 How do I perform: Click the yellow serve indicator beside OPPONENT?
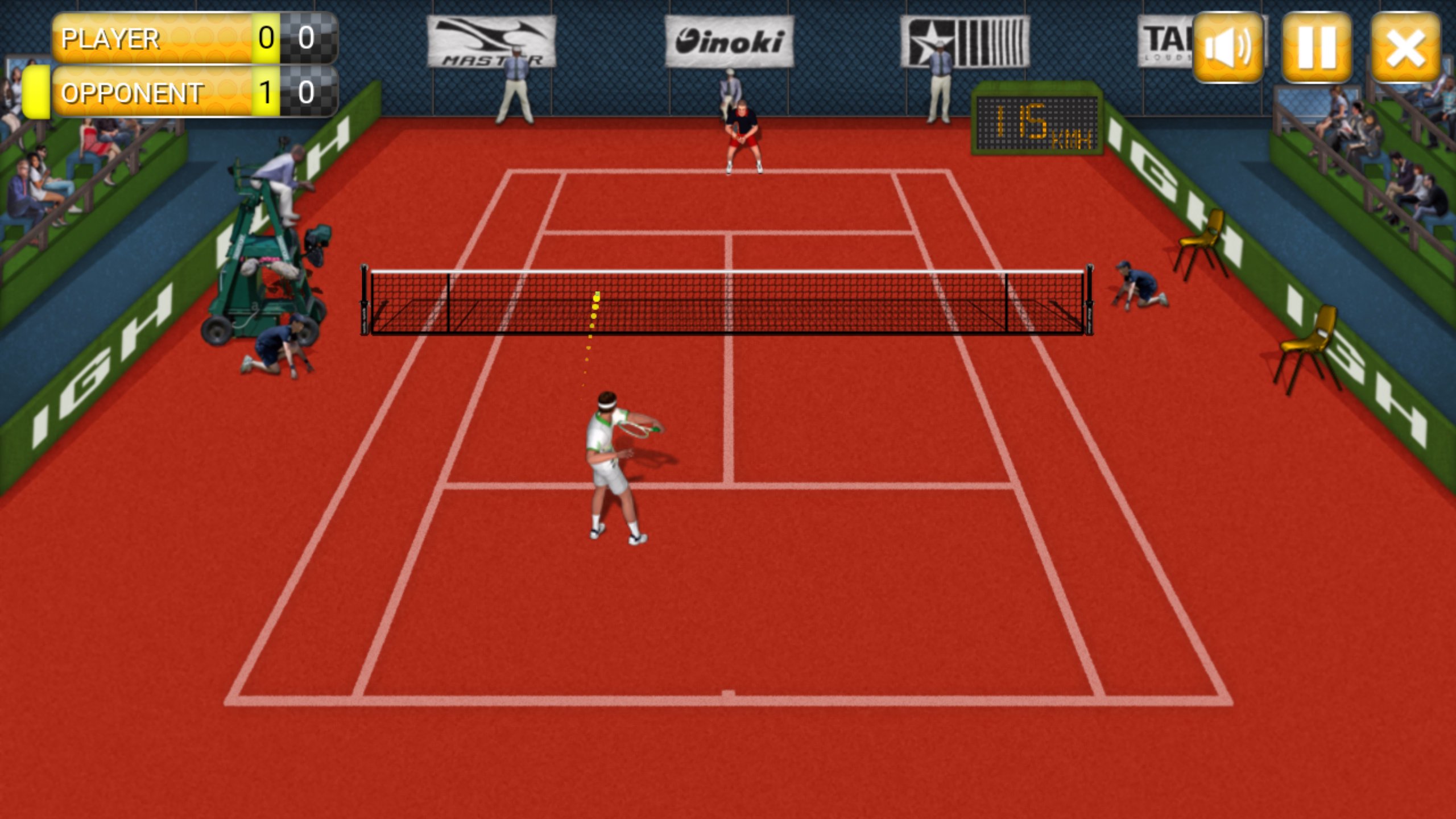pos(35,91)
